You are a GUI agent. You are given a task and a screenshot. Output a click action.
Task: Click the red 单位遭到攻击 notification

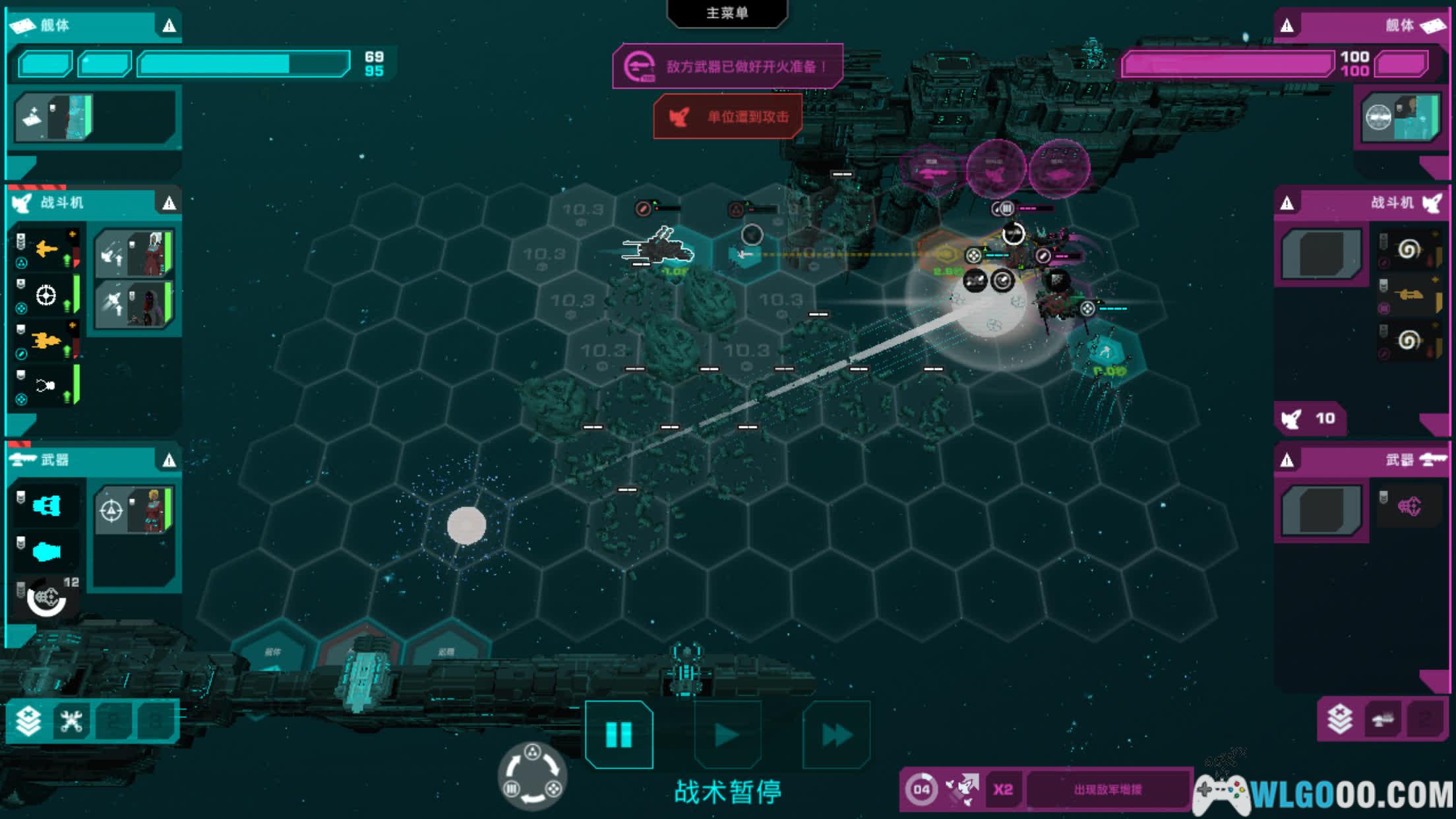click(x=728, y=117)
